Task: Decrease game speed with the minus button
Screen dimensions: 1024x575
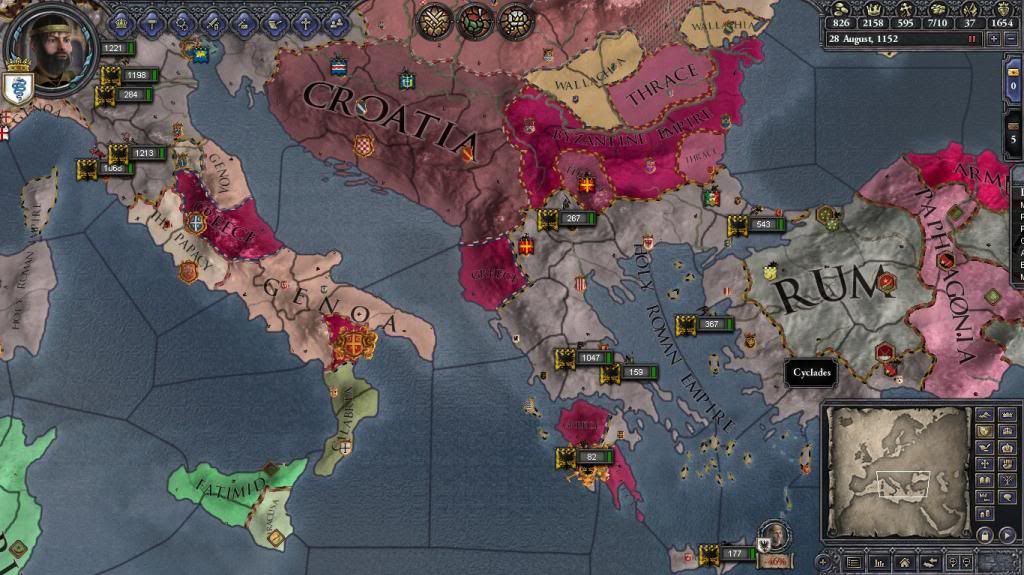Action: coord(1011,39)
